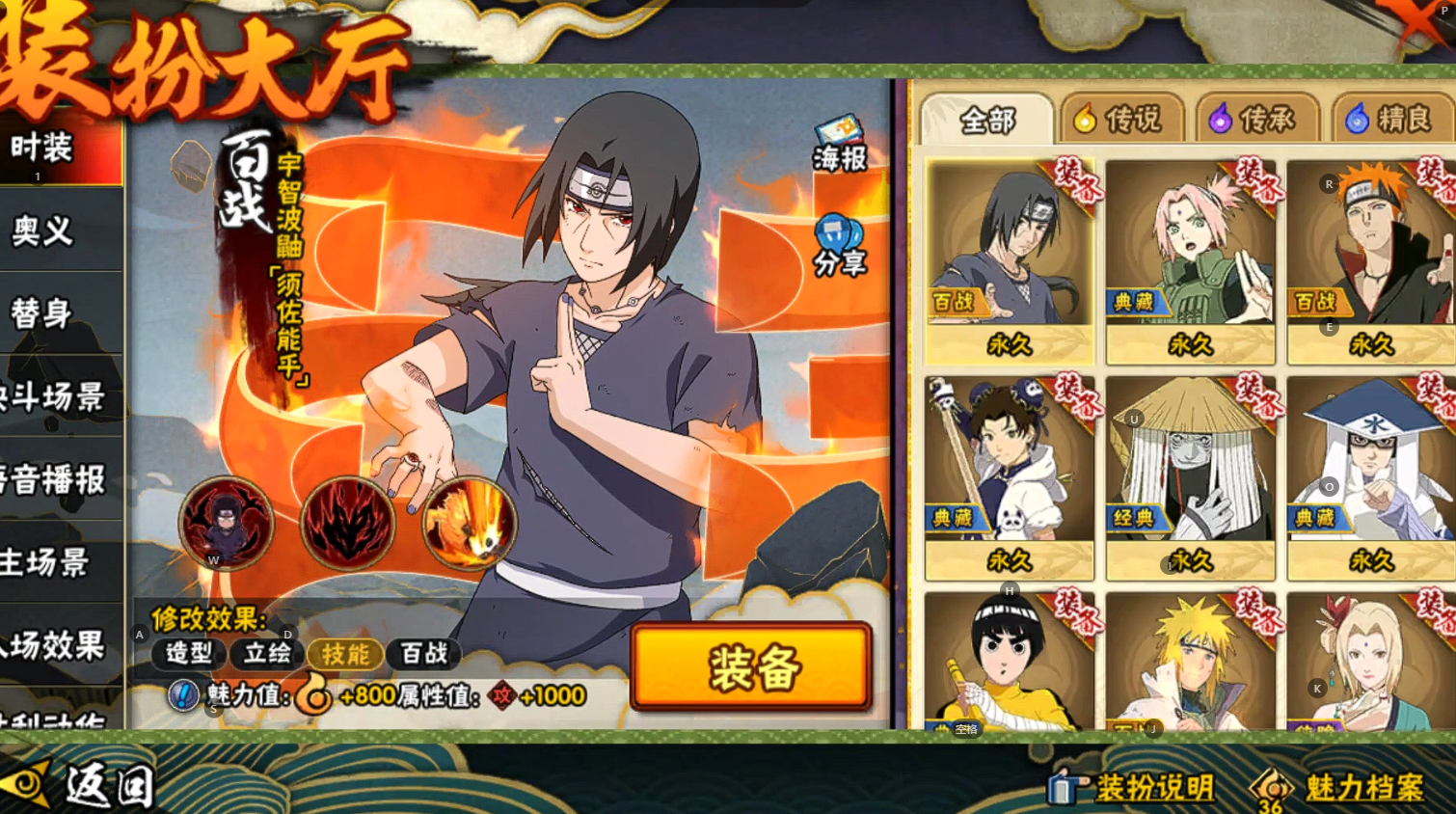Switch to the 全部 tab

pyautogui.click(x=986, y=121)
